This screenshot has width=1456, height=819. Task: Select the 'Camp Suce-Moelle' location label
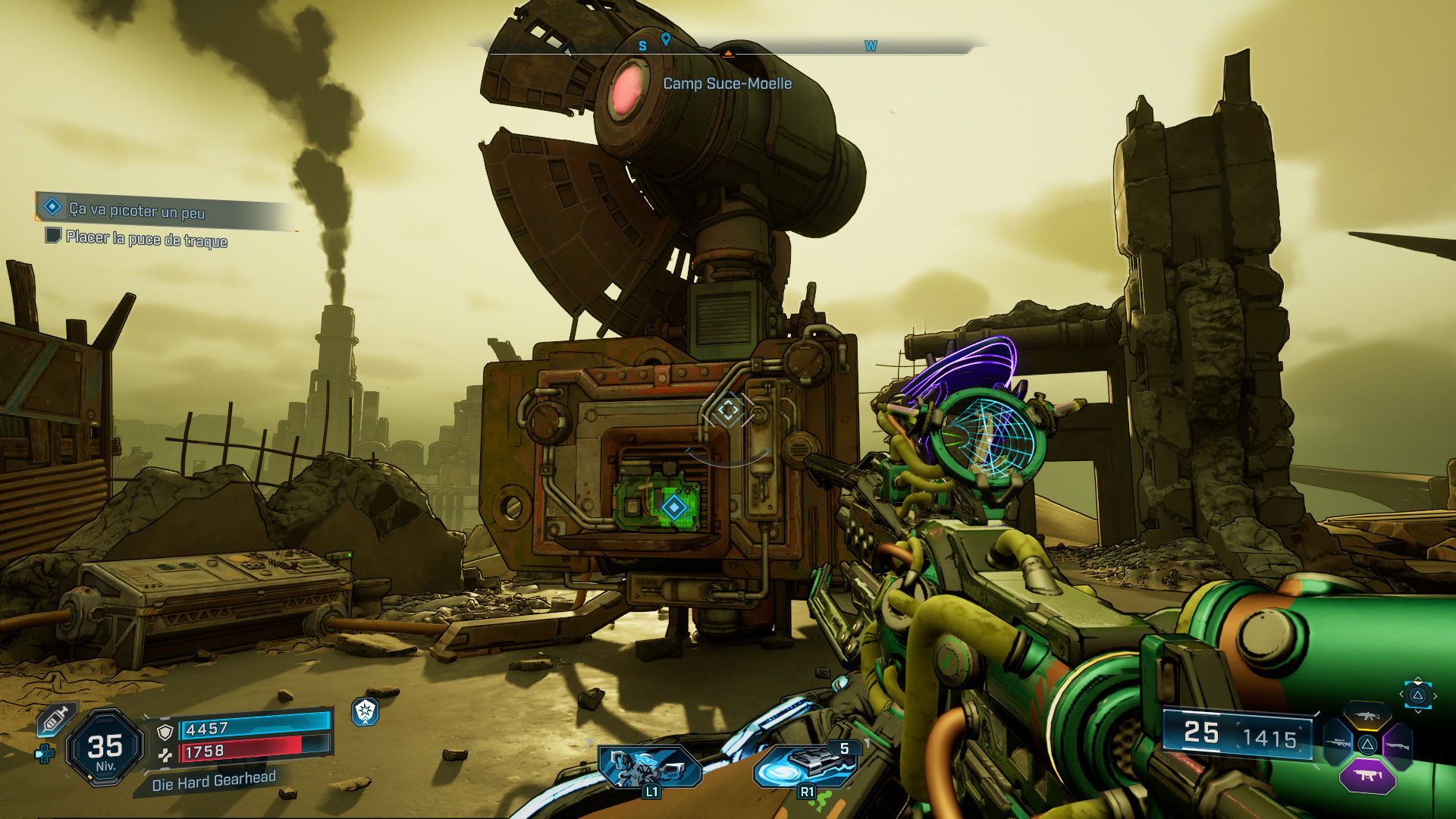(x=726, y=84)
